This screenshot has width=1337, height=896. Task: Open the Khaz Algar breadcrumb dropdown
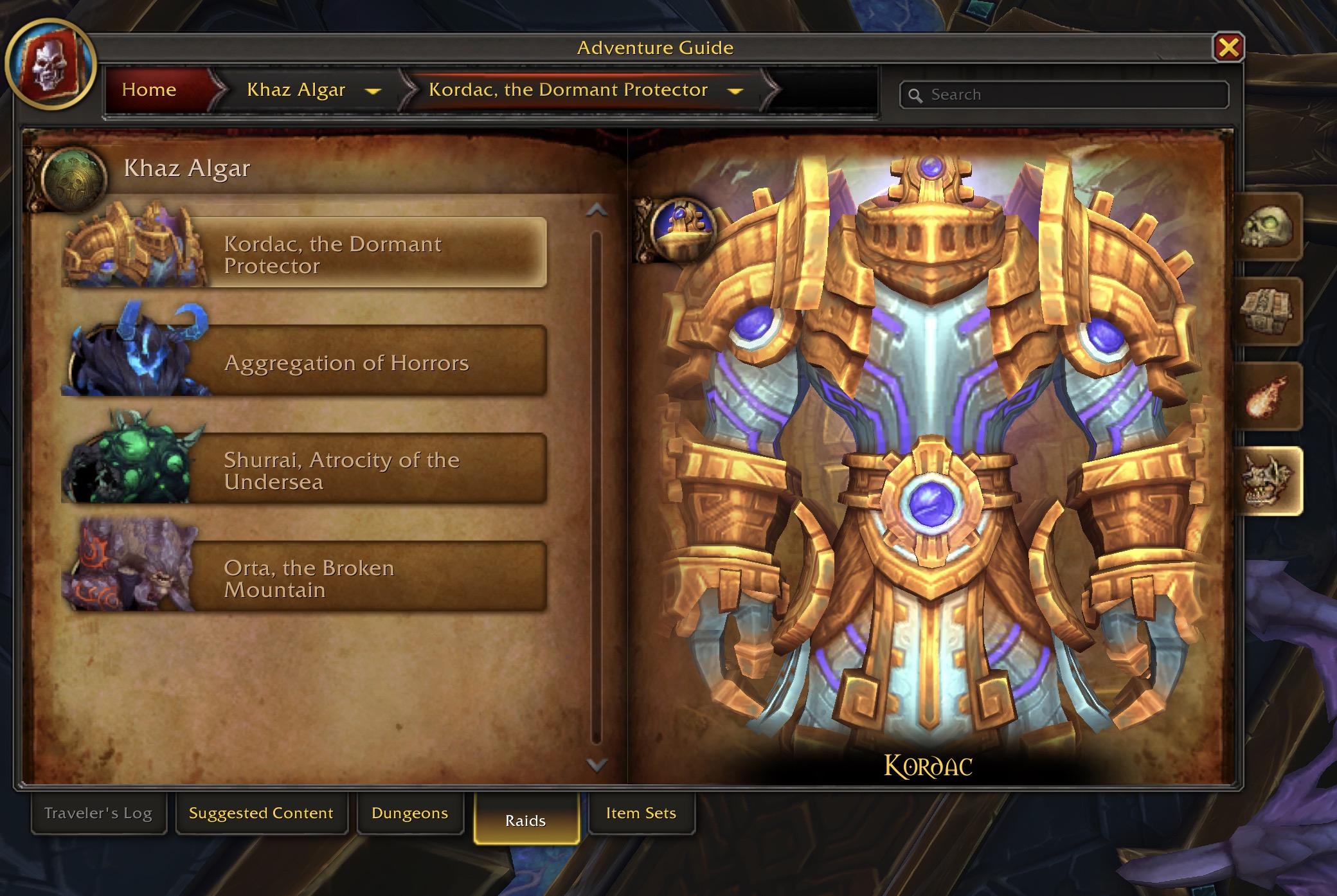point(373,91)
